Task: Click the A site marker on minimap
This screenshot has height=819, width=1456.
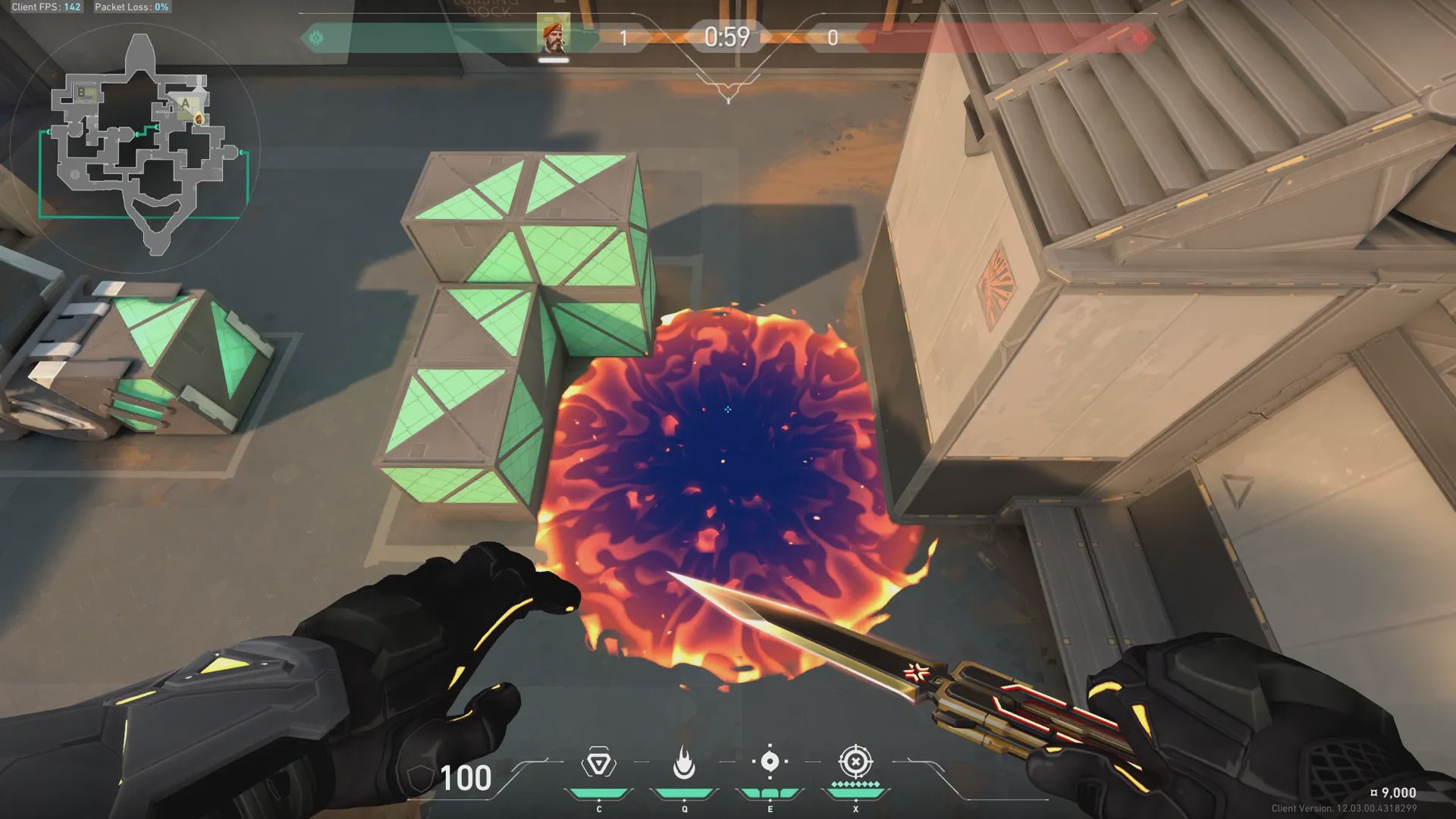Action: [x=185, y=103]
